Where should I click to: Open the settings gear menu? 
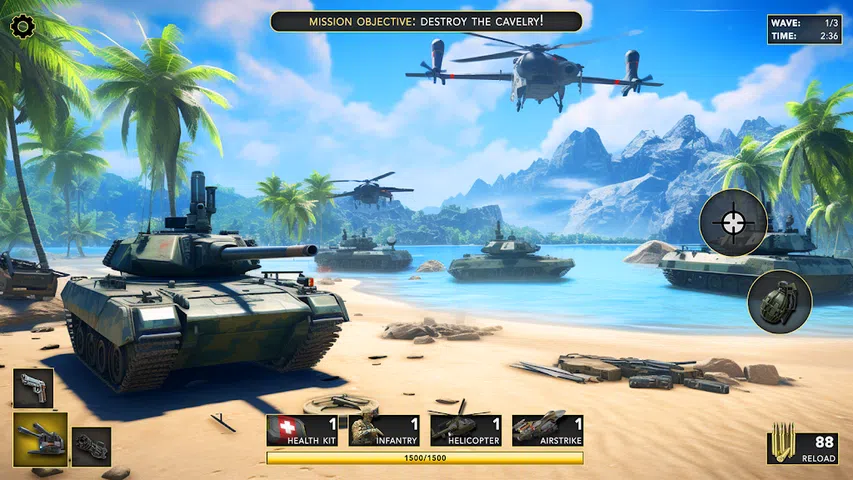tap(22, 26)
